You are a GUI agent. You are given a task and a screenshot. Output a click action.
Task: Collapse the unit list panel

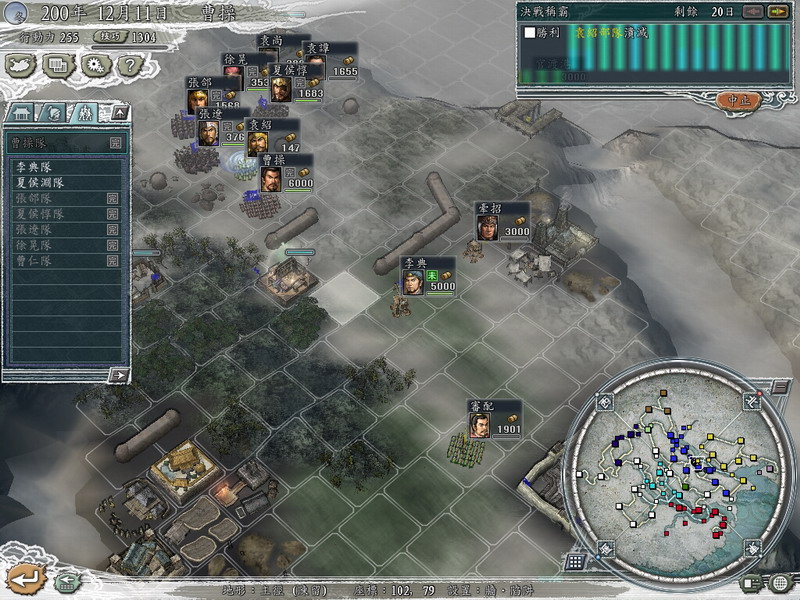[119, 113]
